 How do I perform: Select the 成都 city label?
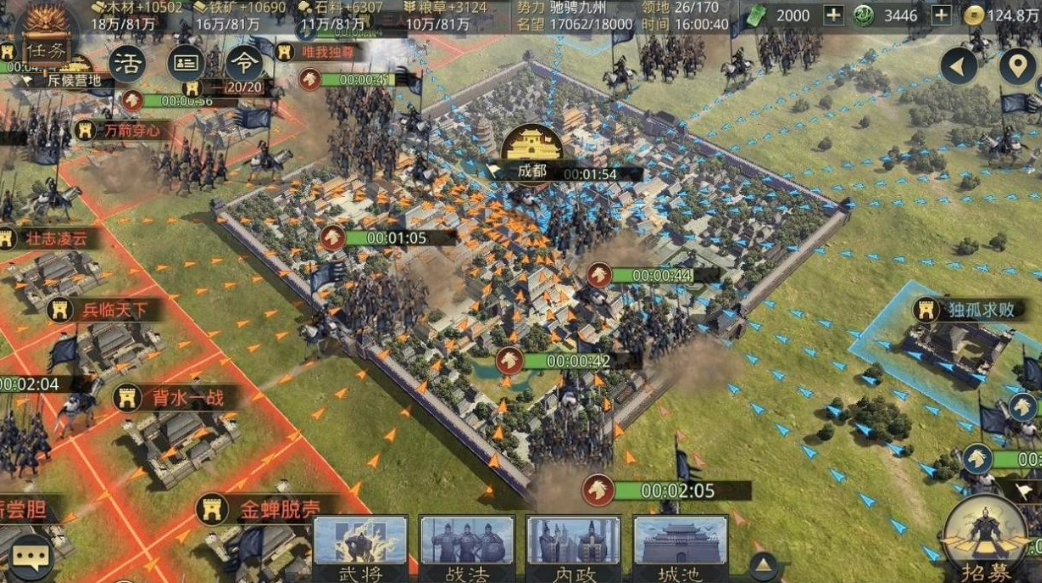point(531,171)
